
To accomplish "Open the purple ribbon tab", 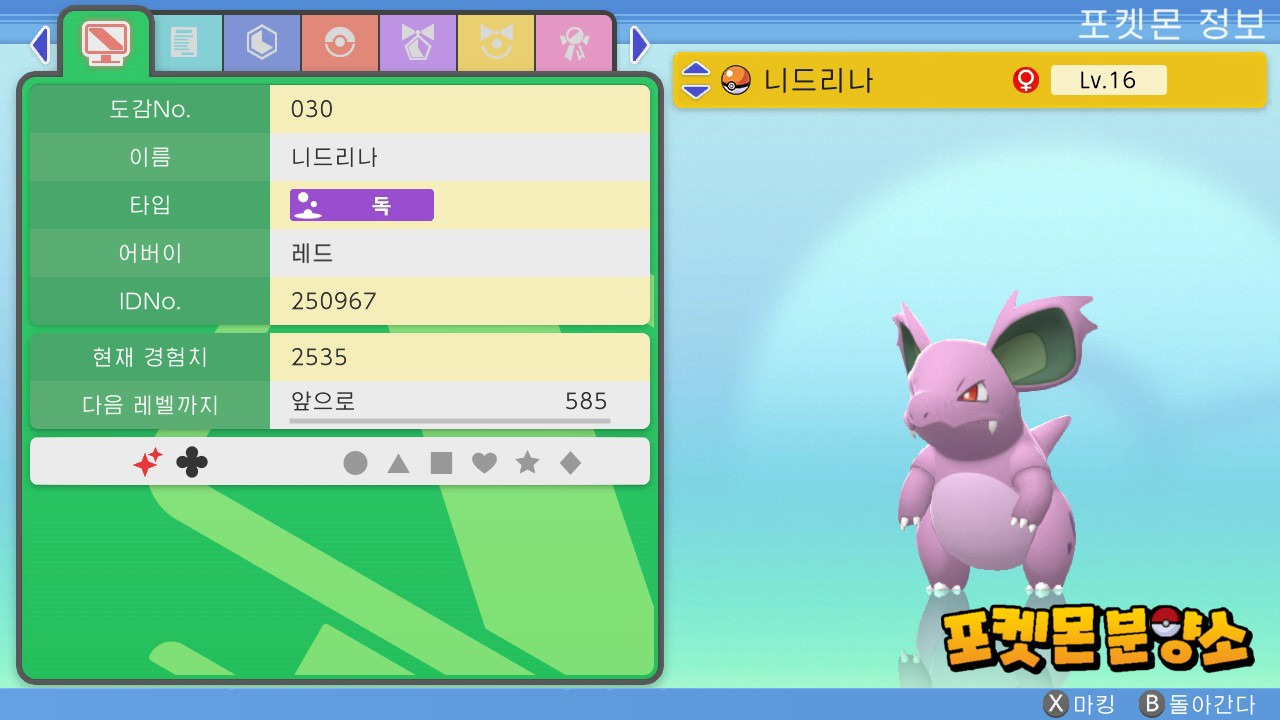I will [417, 42].
